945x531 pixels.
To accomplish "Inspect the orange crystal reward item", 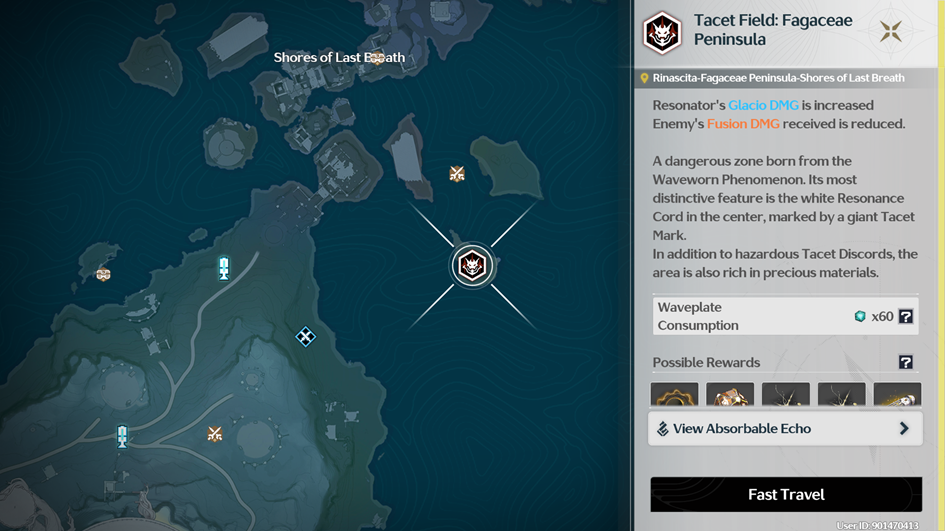I will click(730, 394).
